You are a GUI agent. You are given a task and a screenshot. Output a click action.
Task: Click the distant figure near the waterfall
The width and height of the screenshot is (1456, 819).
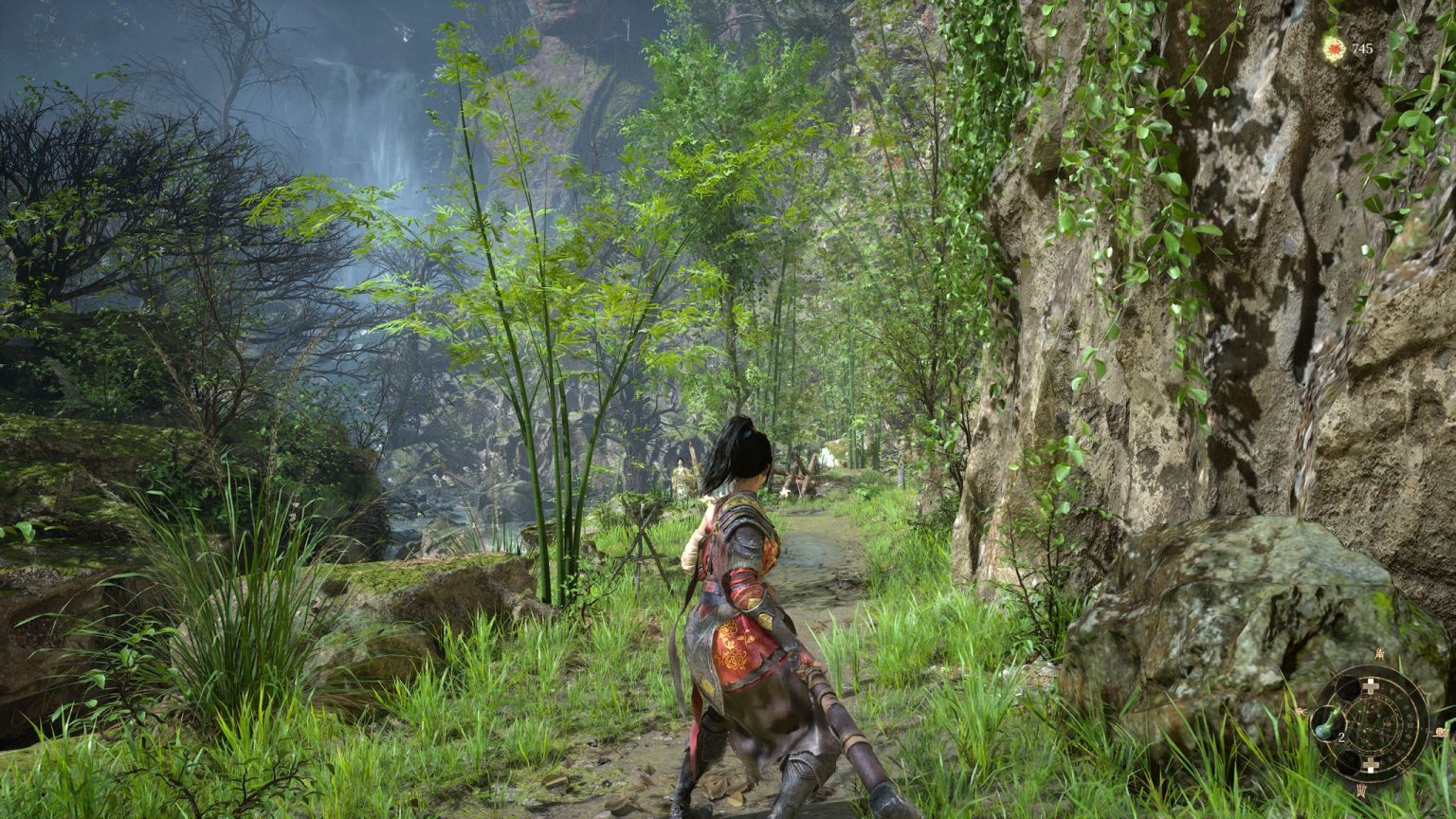679,474
